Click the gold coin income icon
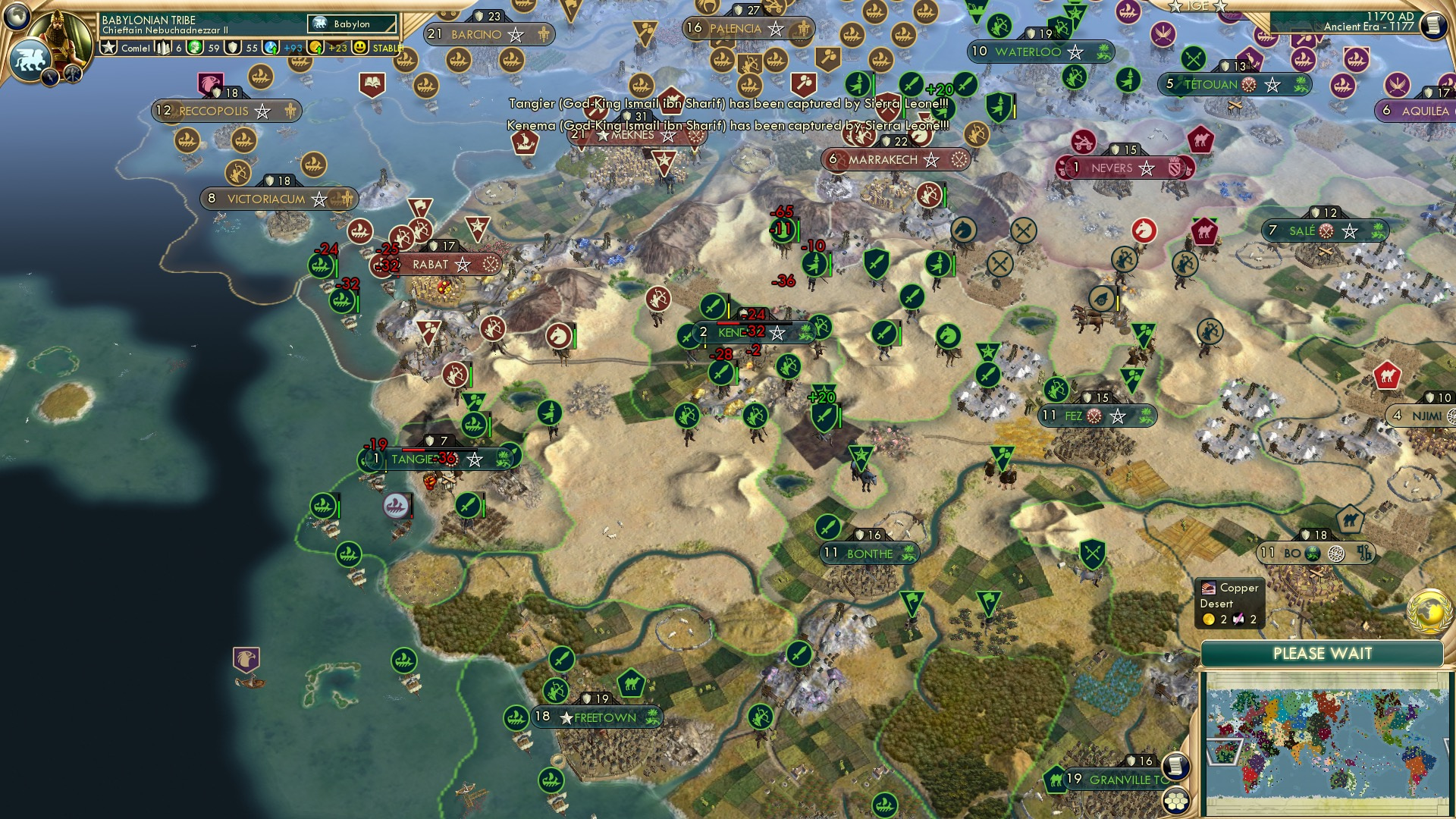The height and width of the screenshot is (819, 1456). [316, 49]
